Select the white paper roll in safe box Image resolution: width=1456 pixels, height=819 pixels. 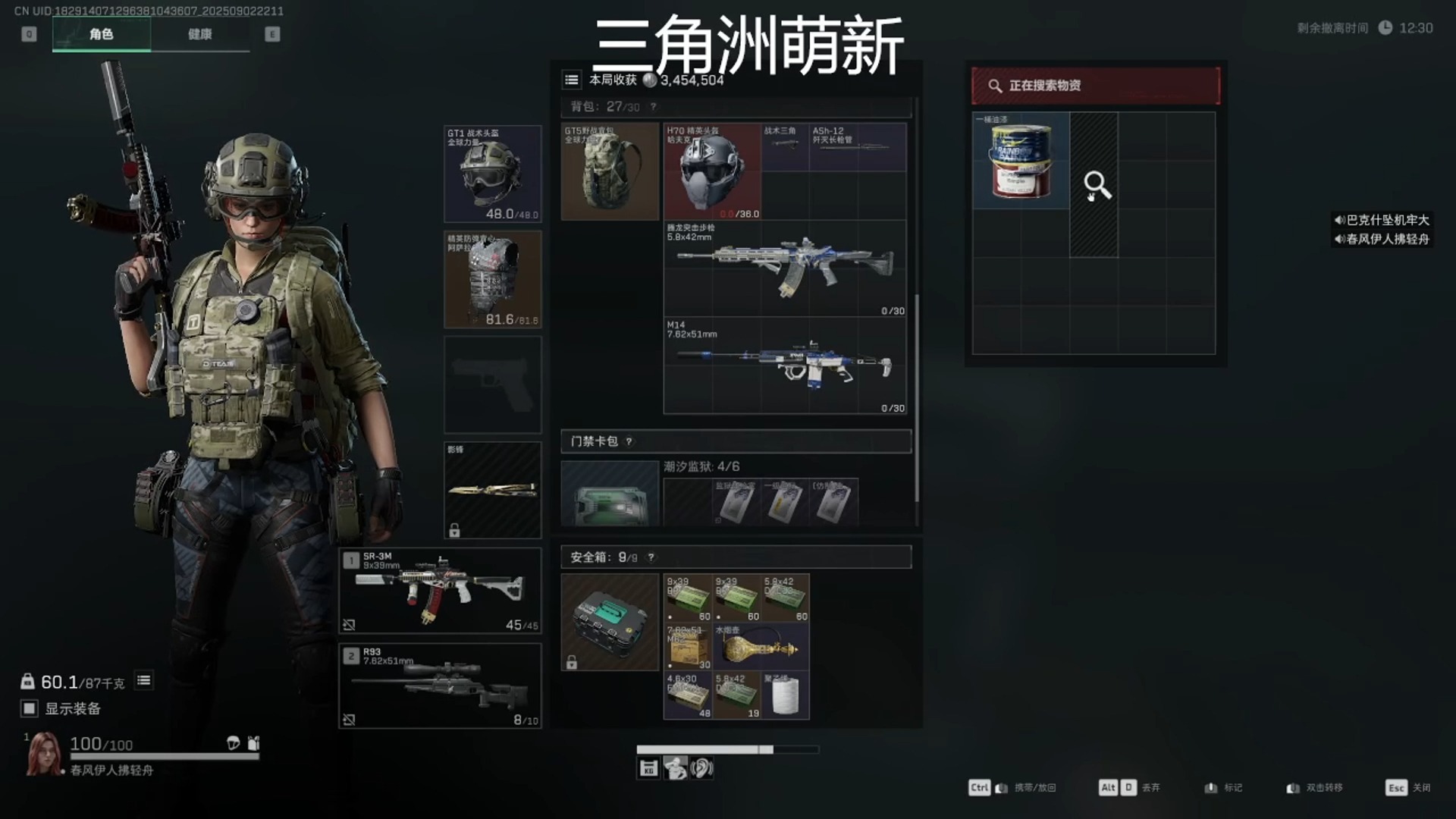tap(785, 695)
